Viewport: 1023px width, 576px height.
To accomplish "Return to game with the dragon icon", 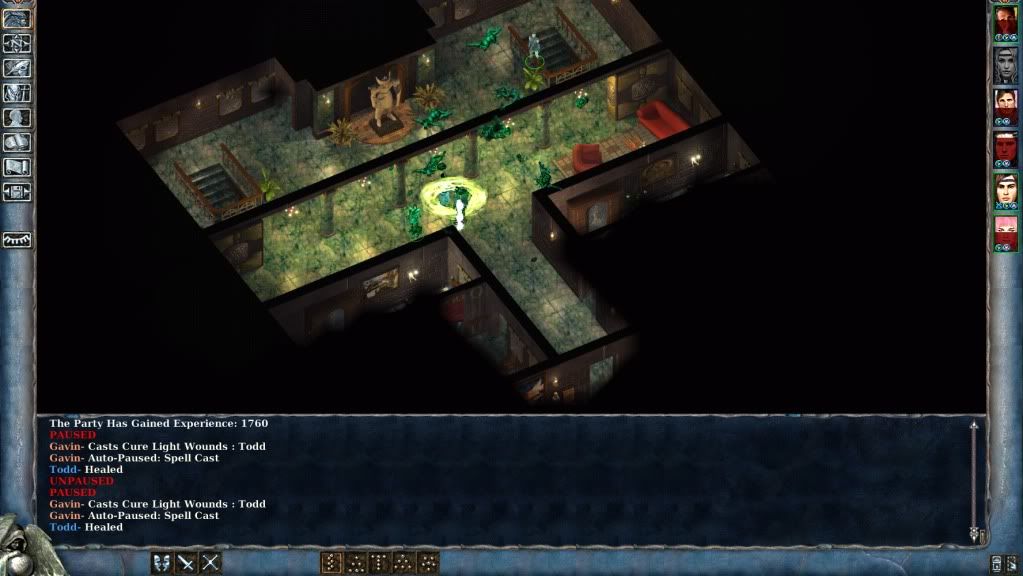I will [17, 19].
